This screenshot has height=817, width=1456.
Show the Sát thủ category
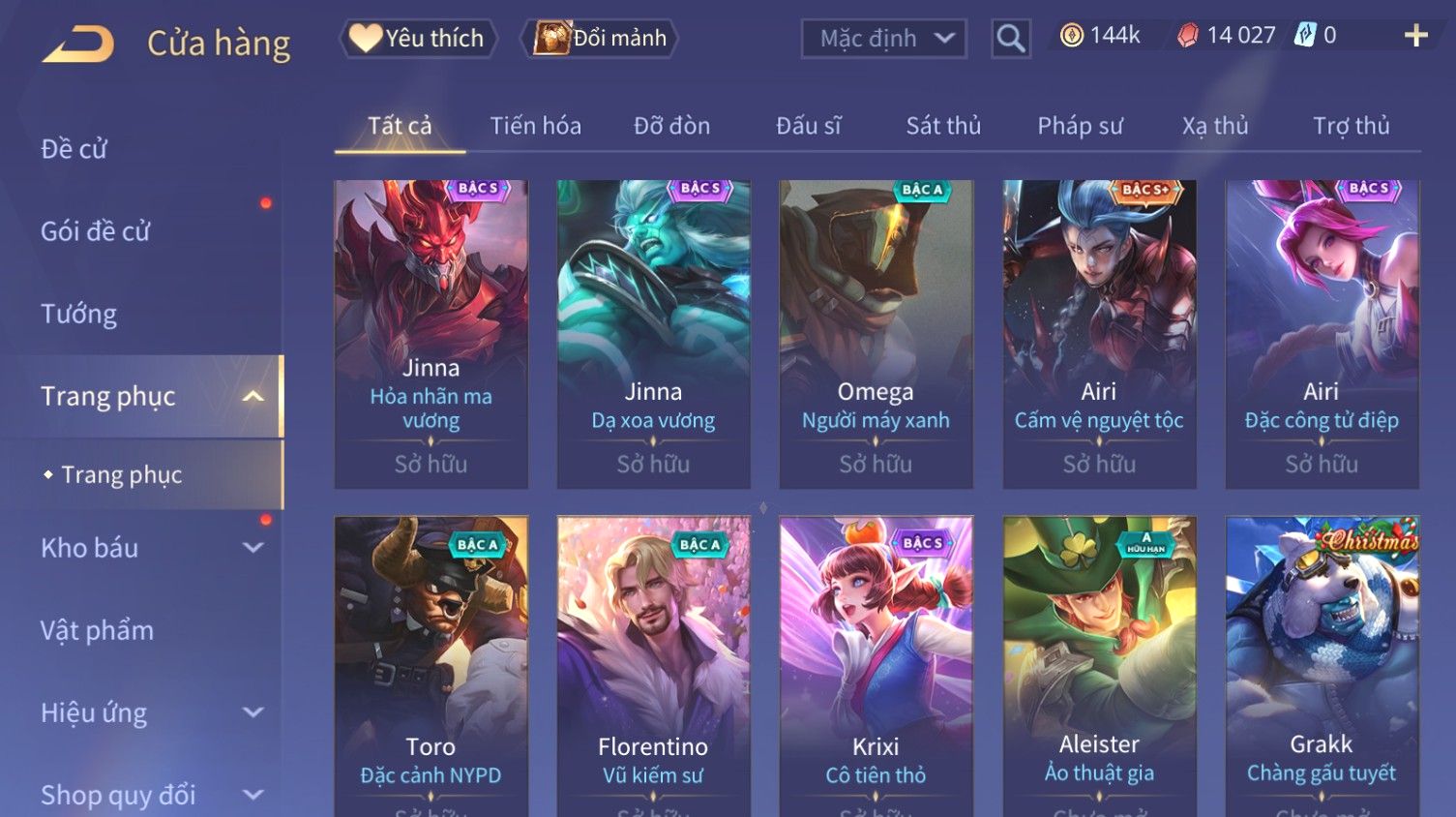point(943,126)
